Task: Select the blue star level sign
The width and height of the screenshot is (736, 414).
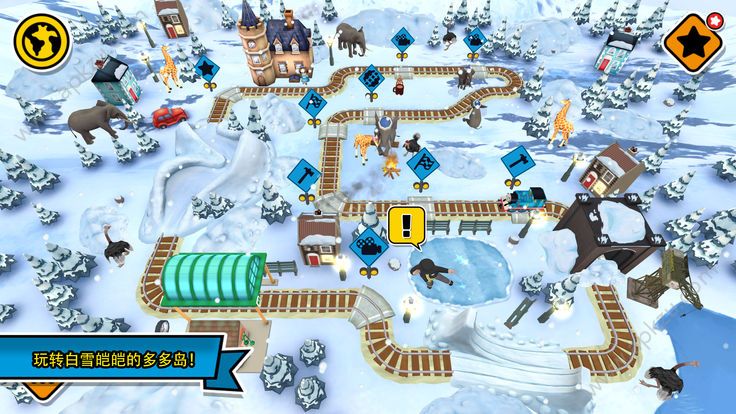Action: pos(206,69)
